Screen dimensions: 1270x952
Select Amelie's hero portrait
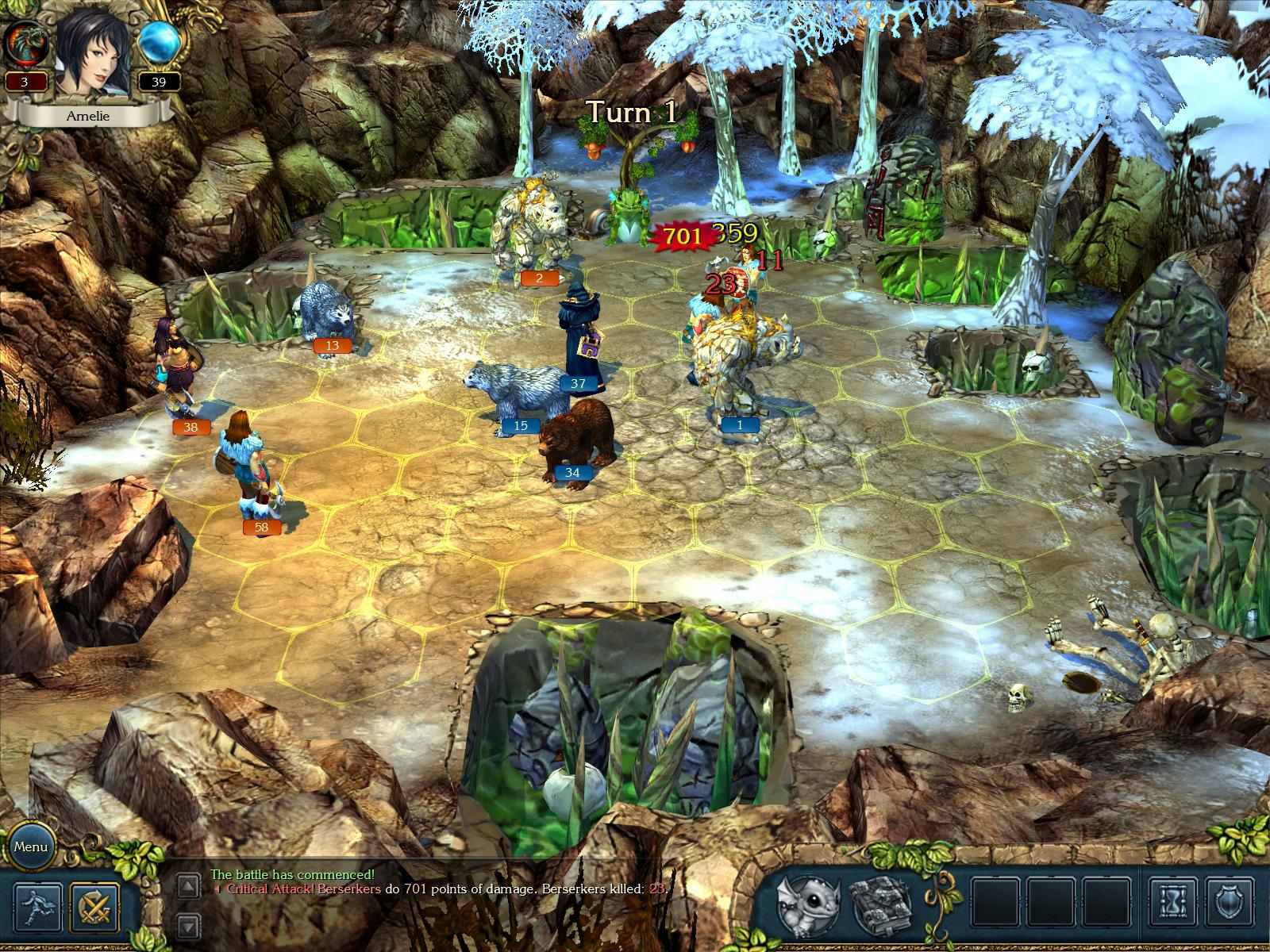click(x=94, y=56)
